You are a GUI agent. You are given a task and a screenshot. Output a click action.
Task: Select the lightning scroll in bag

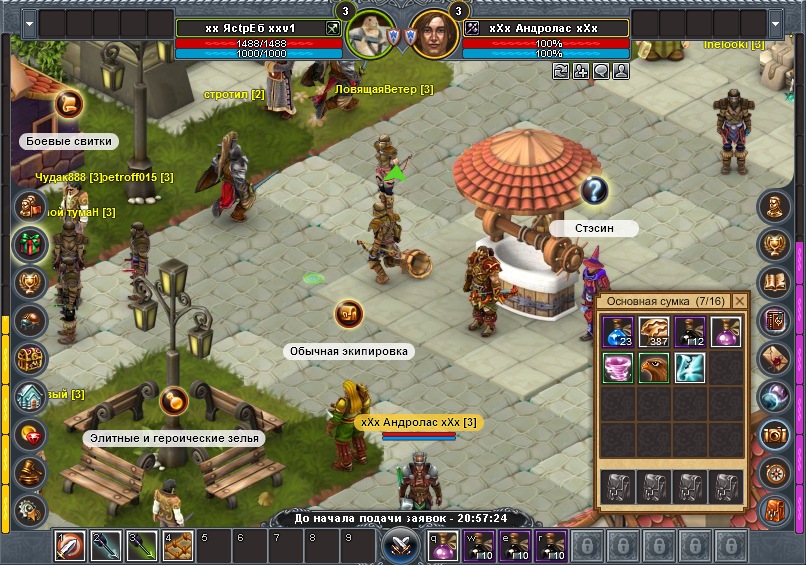pyautogui.click(x=690, y=368)
